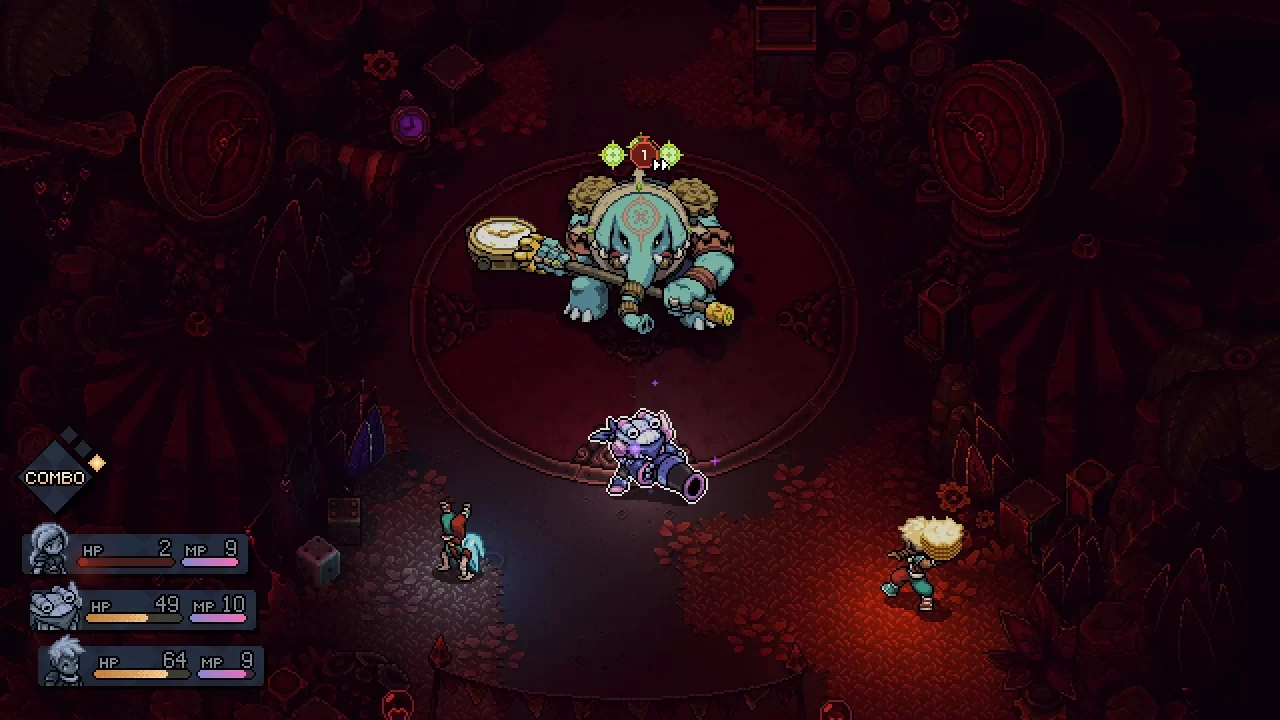This screenshot has width=1280, height=720.
Task: Select the right green combo lock icon
Action: coord(670,154)
